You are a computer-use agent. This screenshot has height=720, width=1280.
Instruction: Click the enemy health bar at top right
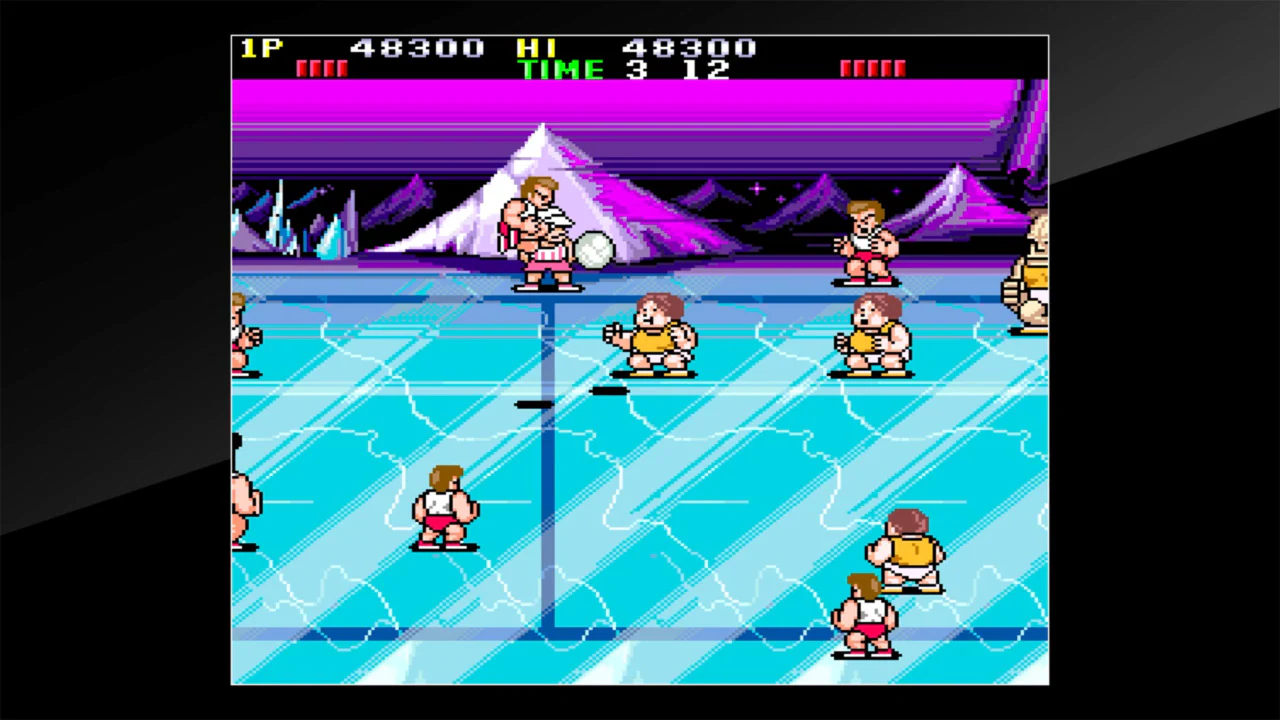coord(872,66)
